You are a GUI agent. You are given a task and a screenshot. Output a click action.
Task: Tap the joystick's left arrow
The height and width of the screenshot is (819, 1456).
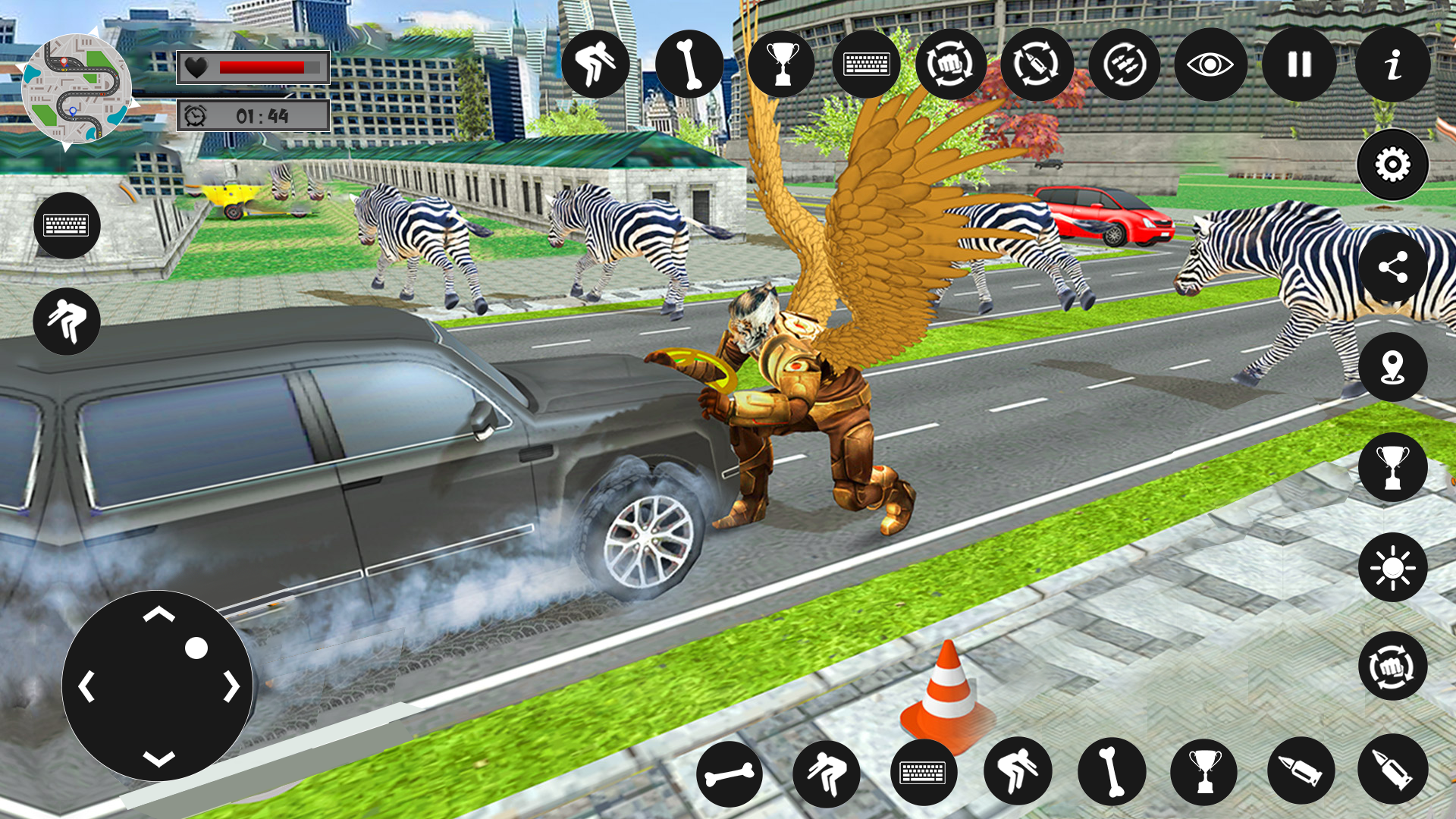pos(86,686)
